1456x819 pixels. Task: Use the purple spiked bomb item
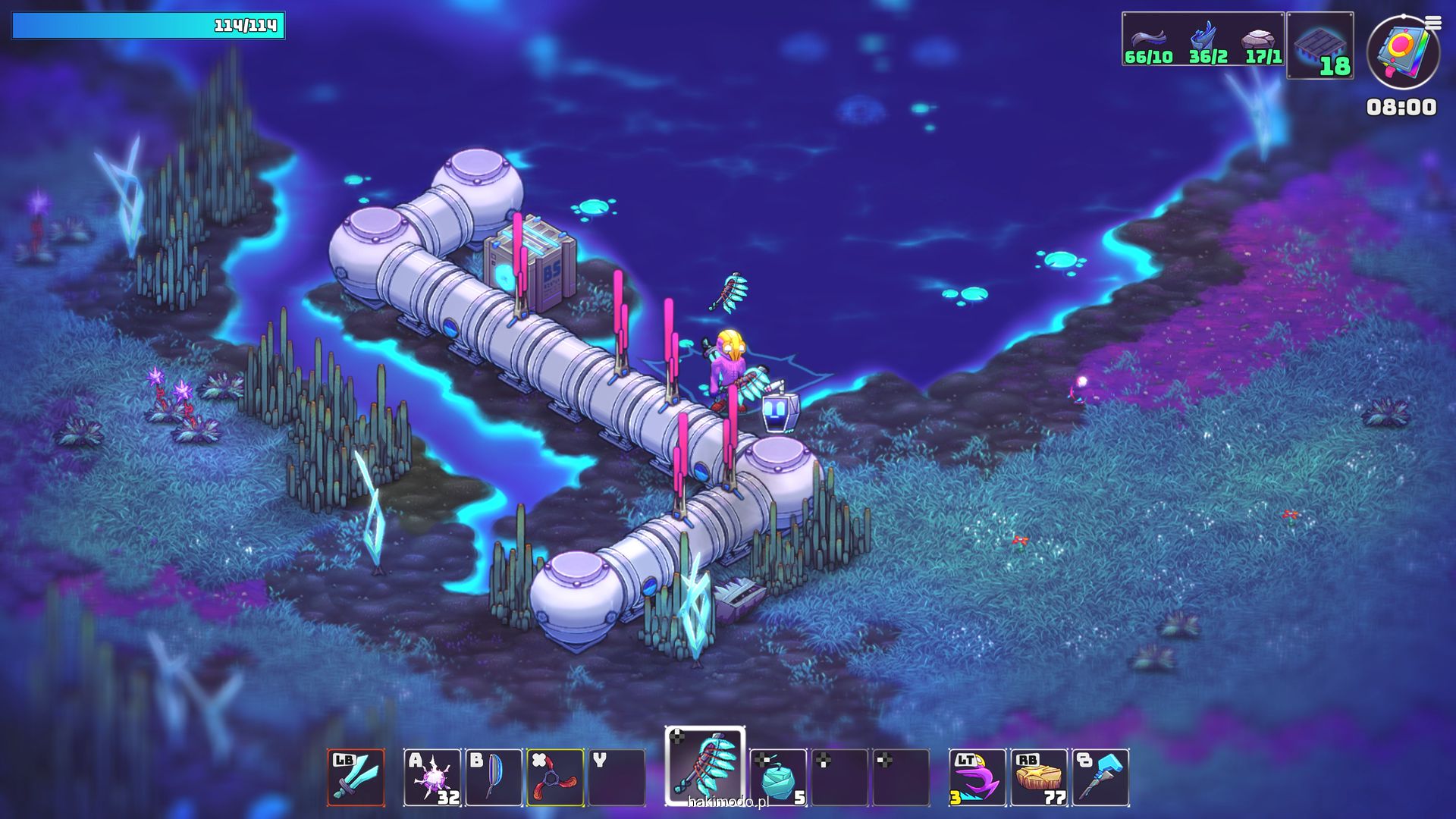(432, 777)
